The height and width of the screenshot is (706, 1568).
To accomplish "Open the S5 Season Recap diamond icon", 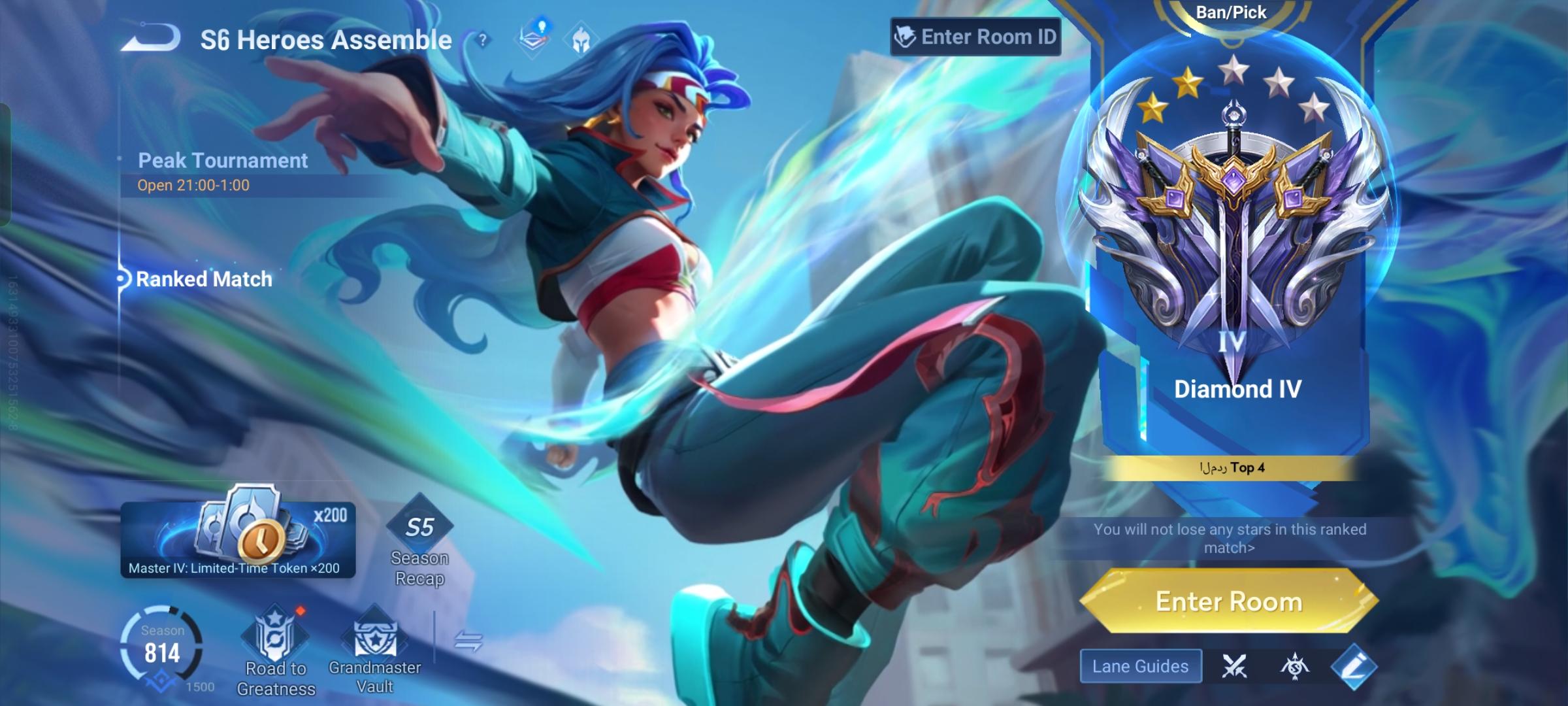I will (x=420, y=529).
